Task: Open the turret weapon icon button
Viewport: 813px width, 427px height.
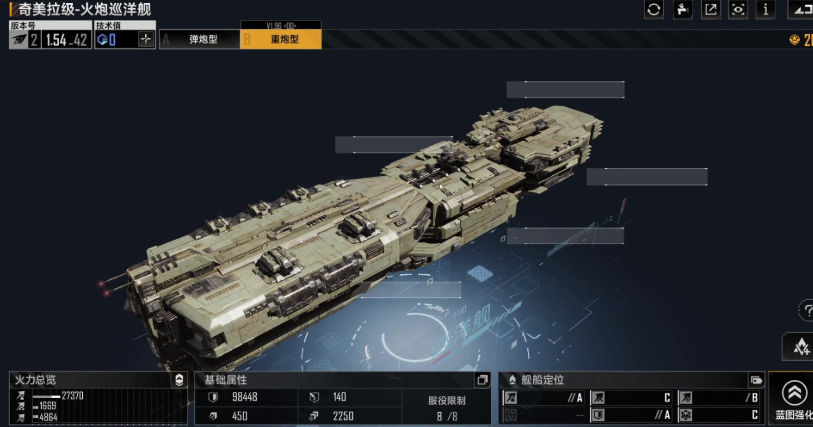Action: click(x=682, y=9)
